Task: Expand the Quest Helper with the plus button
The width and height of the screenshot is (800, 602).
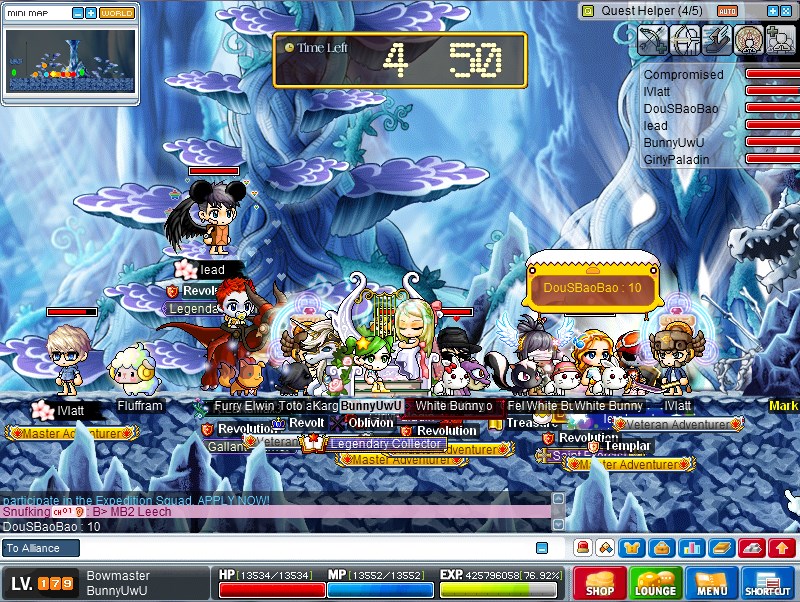Action: pyautogui.click(x=772, y=11)
